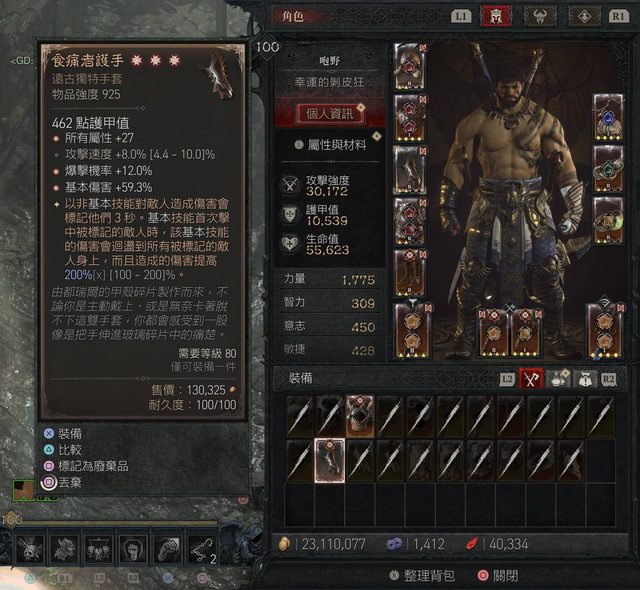Activate the three skulls skill
The height and width of the screenshot is (590, 640).
(x=98, y=547)
